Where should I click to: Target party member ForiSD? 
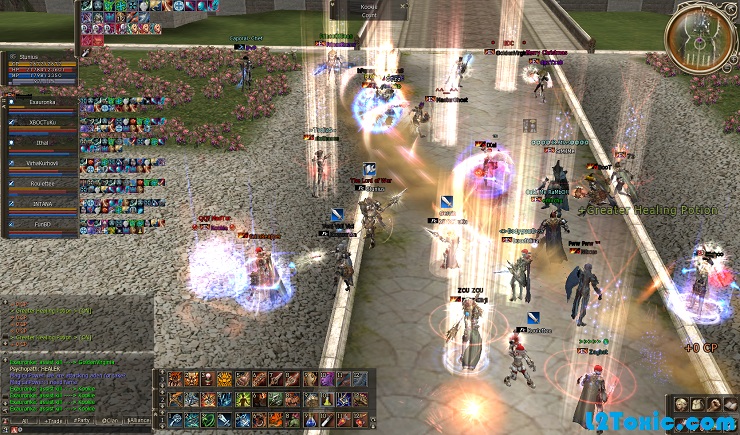point(42,224)
